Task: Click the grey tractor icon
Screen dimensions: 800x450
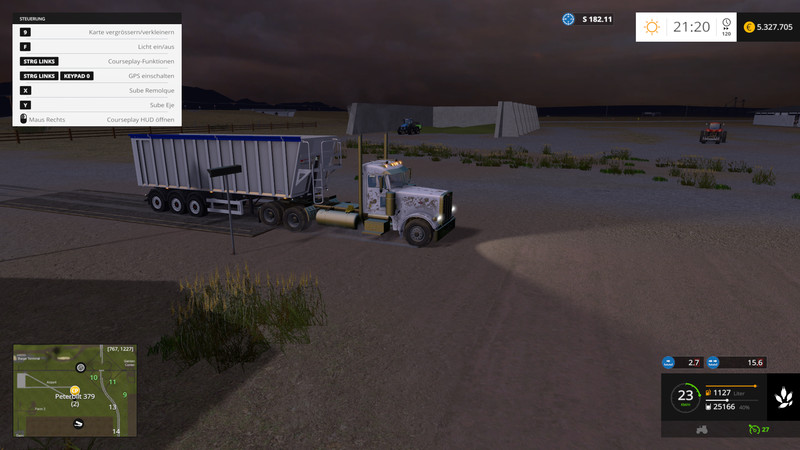Action: pyautogui.click(x=702, y=429)
